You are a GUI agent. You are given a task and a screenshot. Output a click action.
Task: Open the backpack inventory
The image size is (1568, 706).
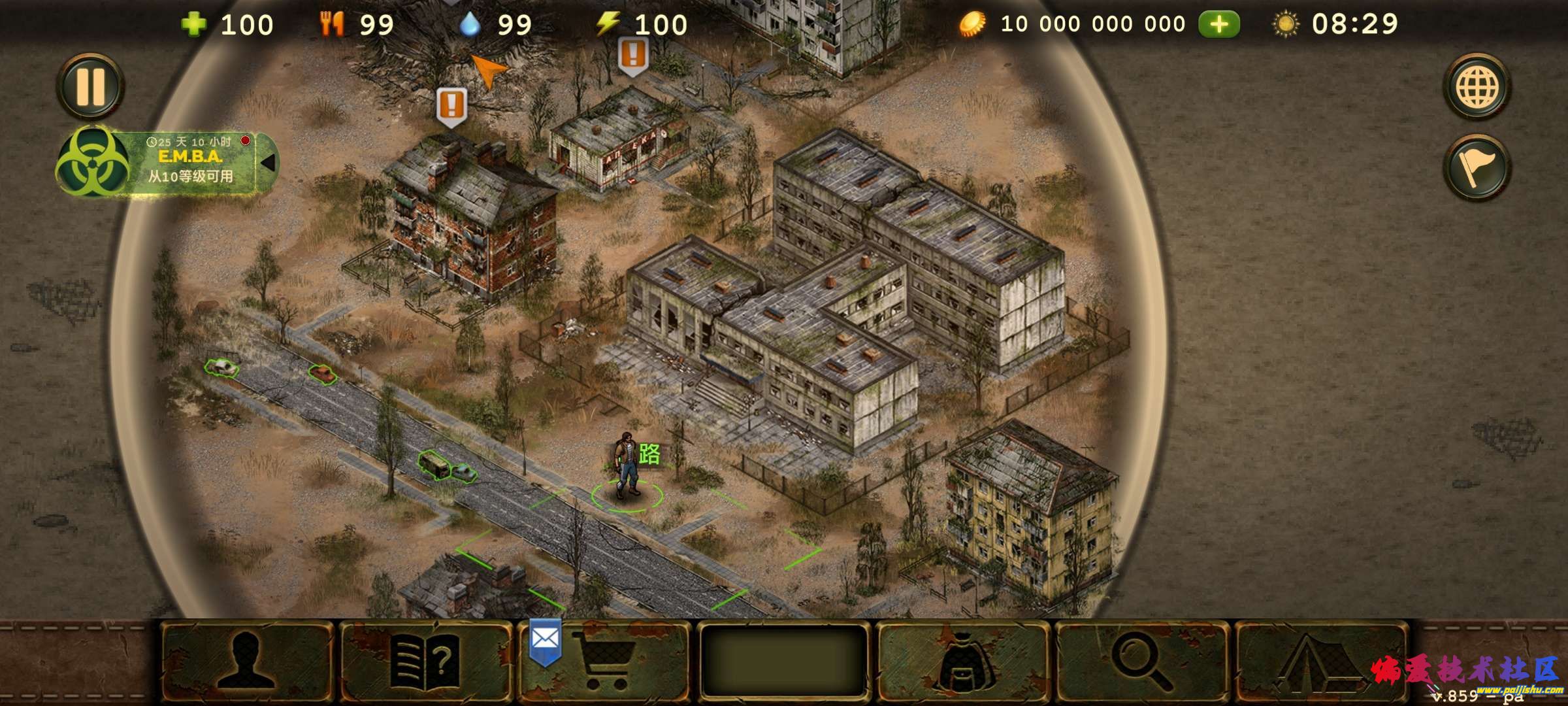[963, 662]
